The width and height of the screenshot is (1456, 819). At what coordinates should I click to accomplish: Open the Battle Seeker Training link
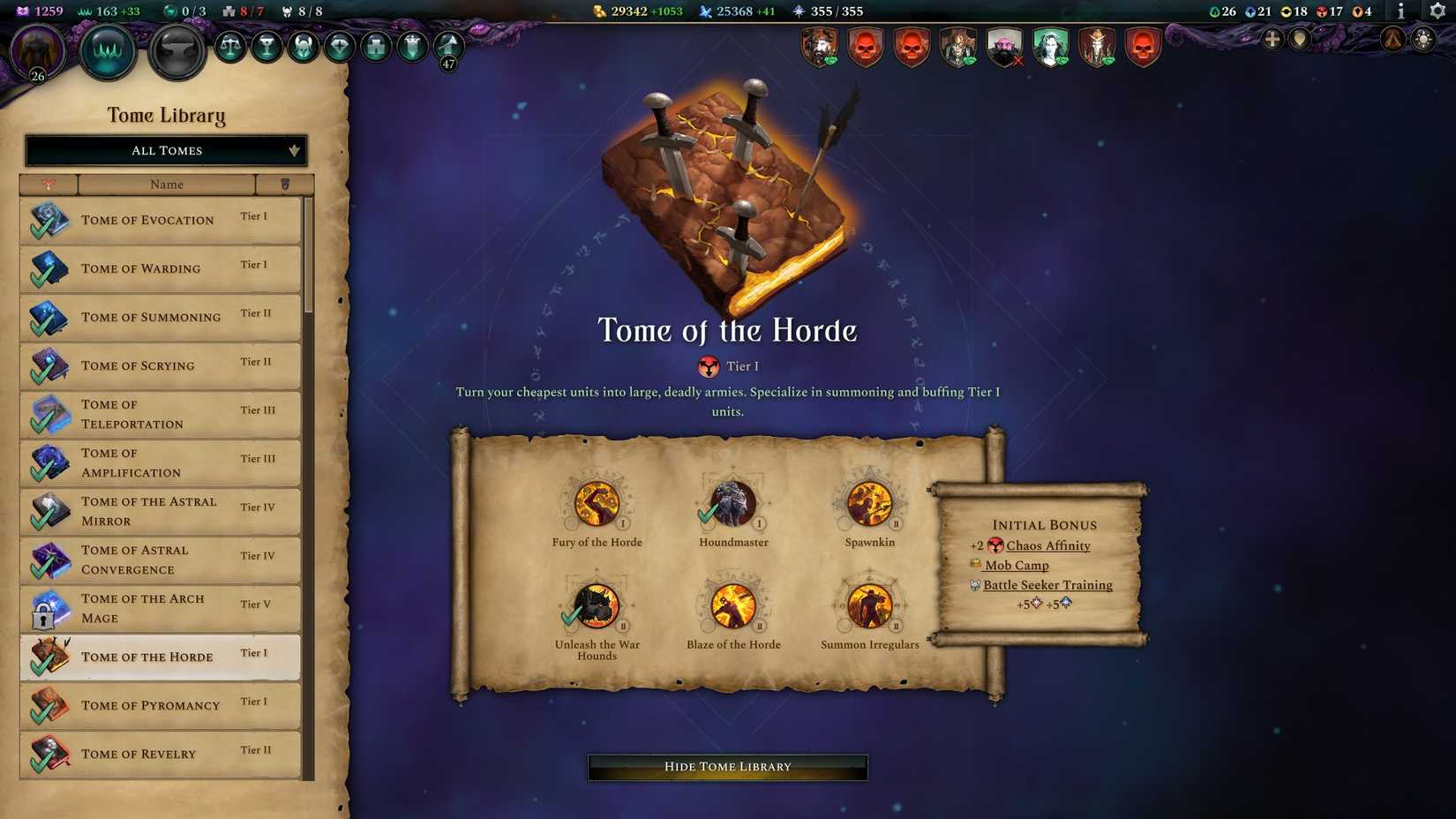[x=1047, y=584]
